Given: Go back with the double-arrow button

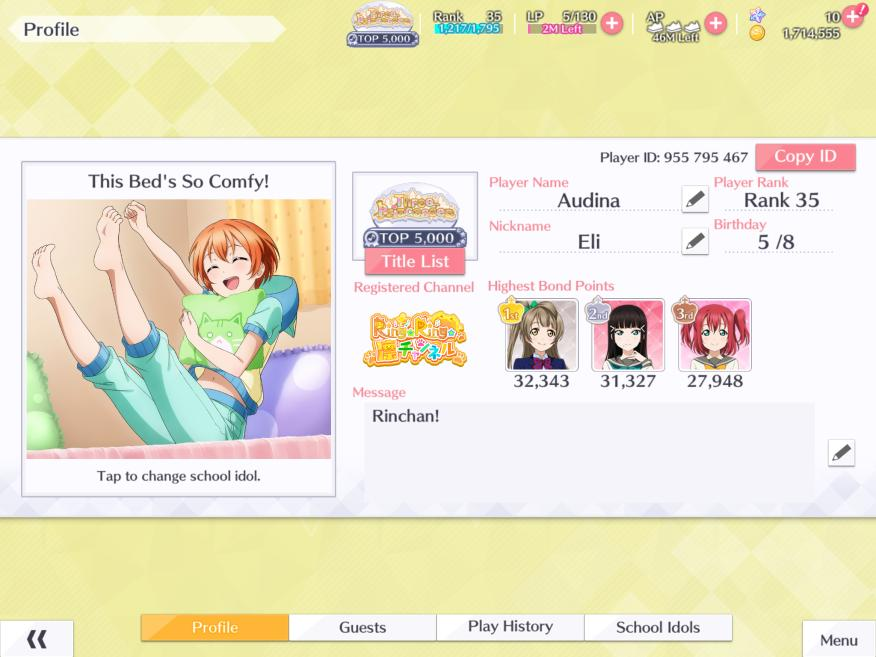Looking at the screenshot, I should coord(37,640).
